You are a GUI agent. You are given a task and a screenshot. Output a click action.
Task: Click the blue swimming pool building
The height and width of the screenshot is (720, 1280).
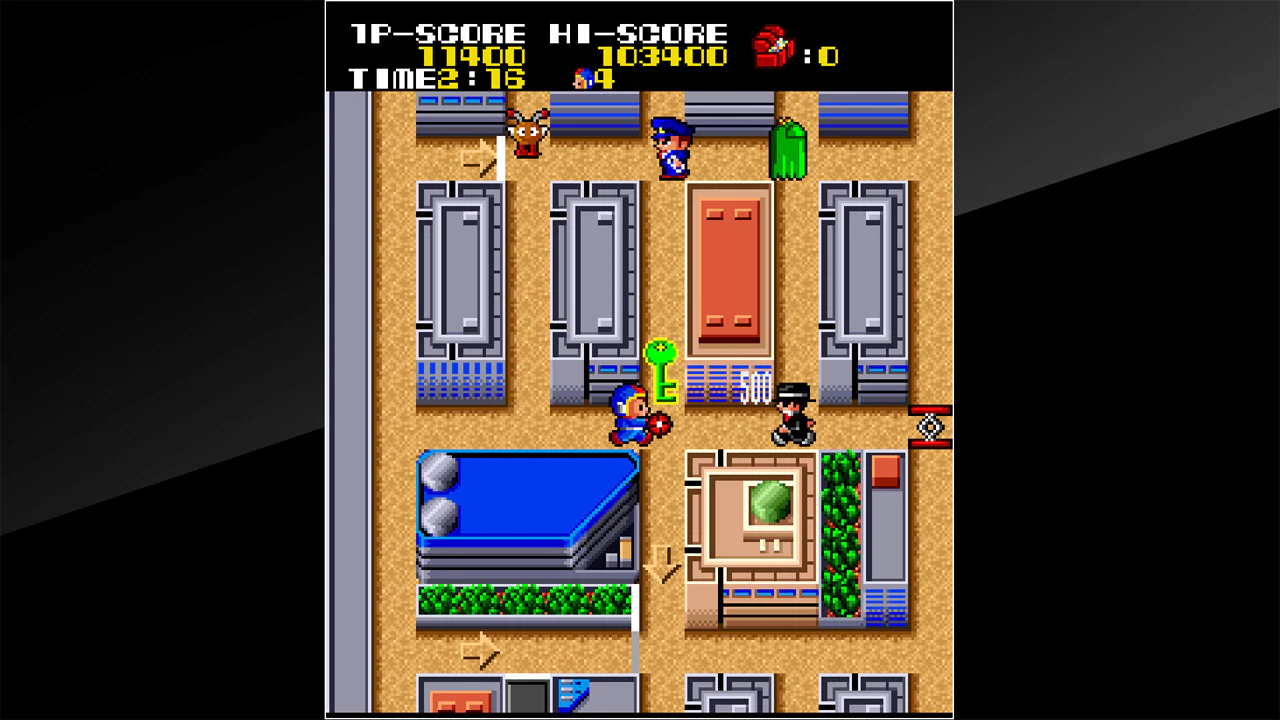pos(524,500)
